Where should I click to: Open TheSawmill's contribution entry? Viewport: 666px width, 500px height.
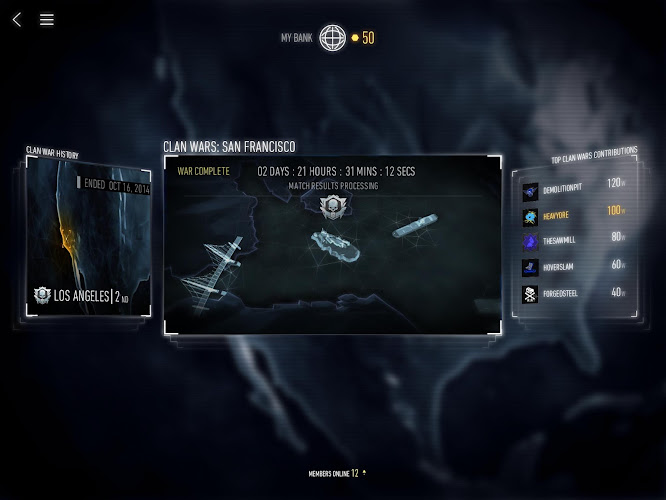pos(573,240)
